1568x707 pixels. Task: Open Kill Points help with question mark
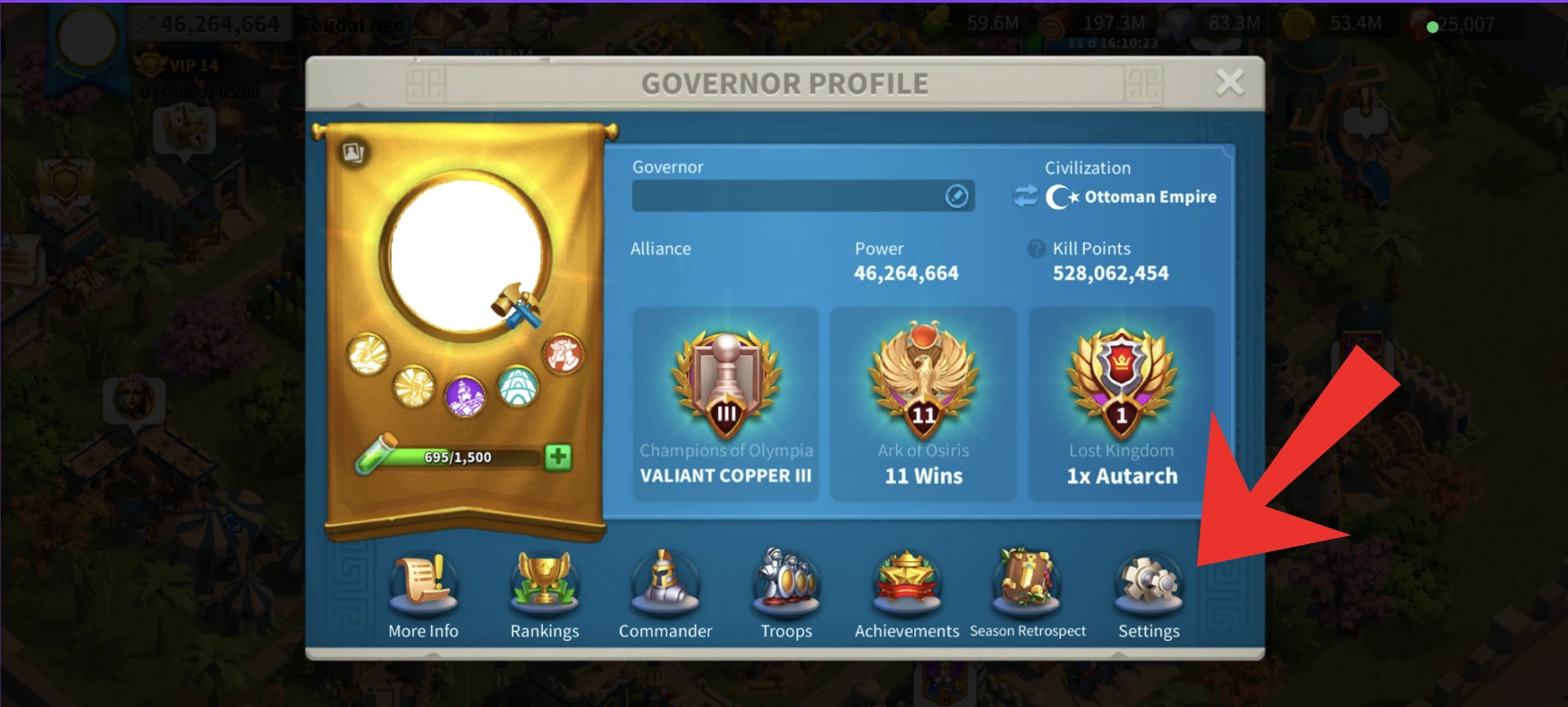tap(1036, 248)
